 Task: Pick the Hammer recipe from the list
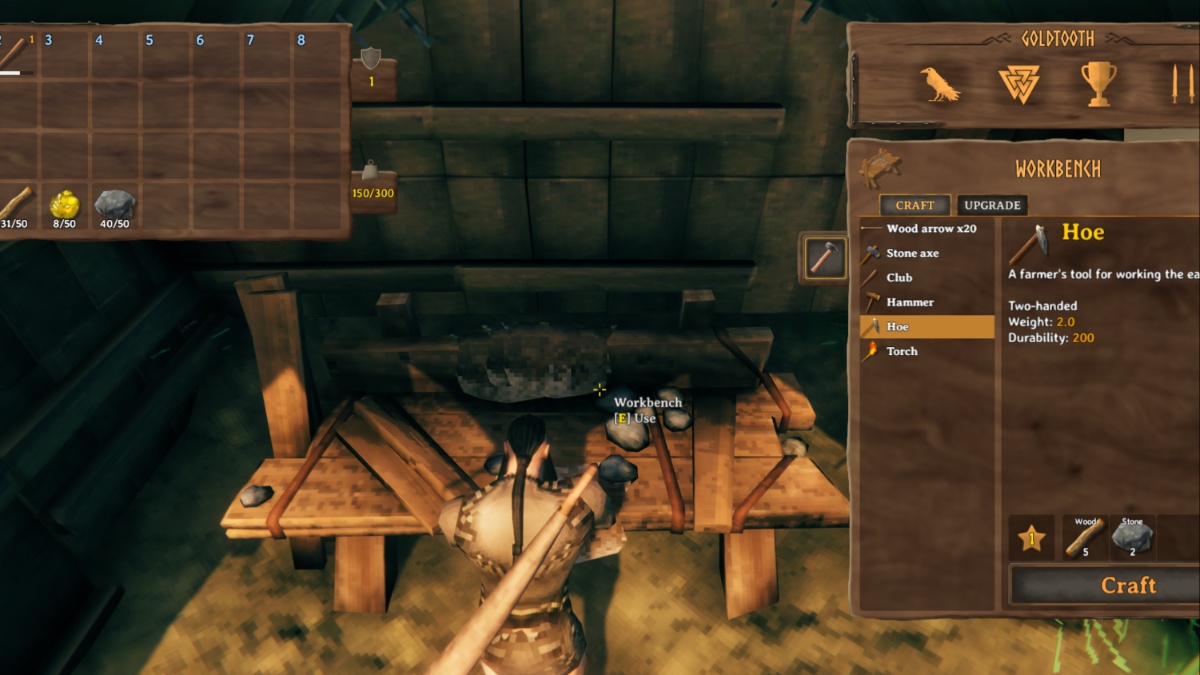pyautogui.click(x=910, y=302)
